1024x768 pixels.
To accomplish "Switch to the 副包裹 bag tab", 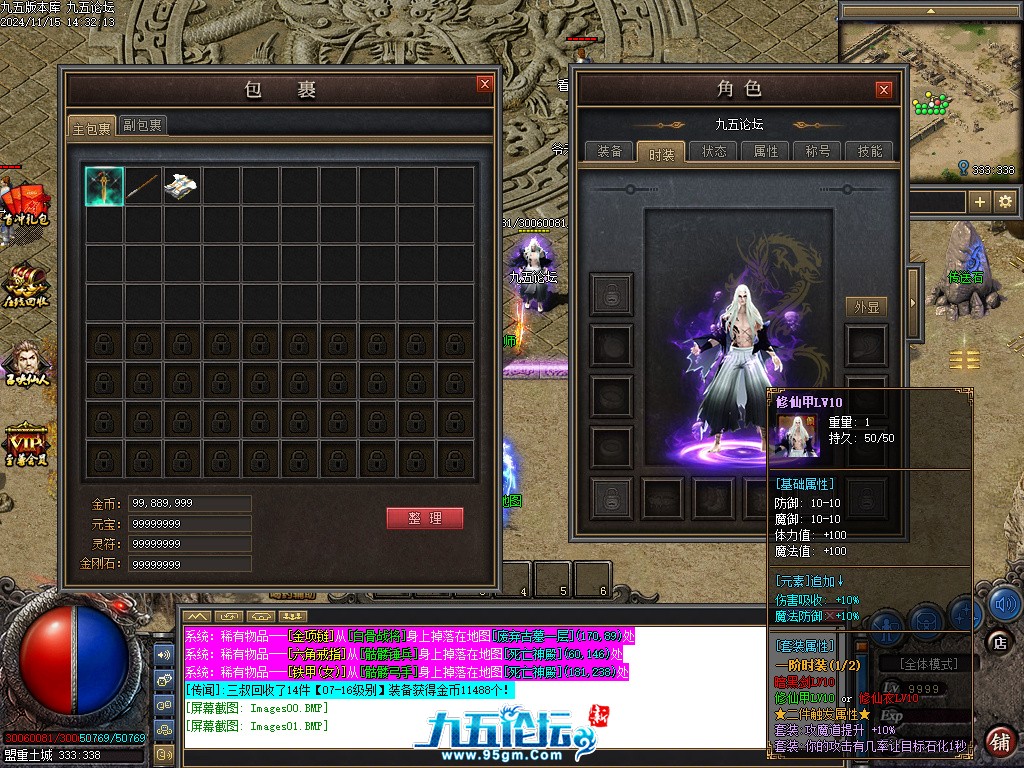I will (143, 125).
